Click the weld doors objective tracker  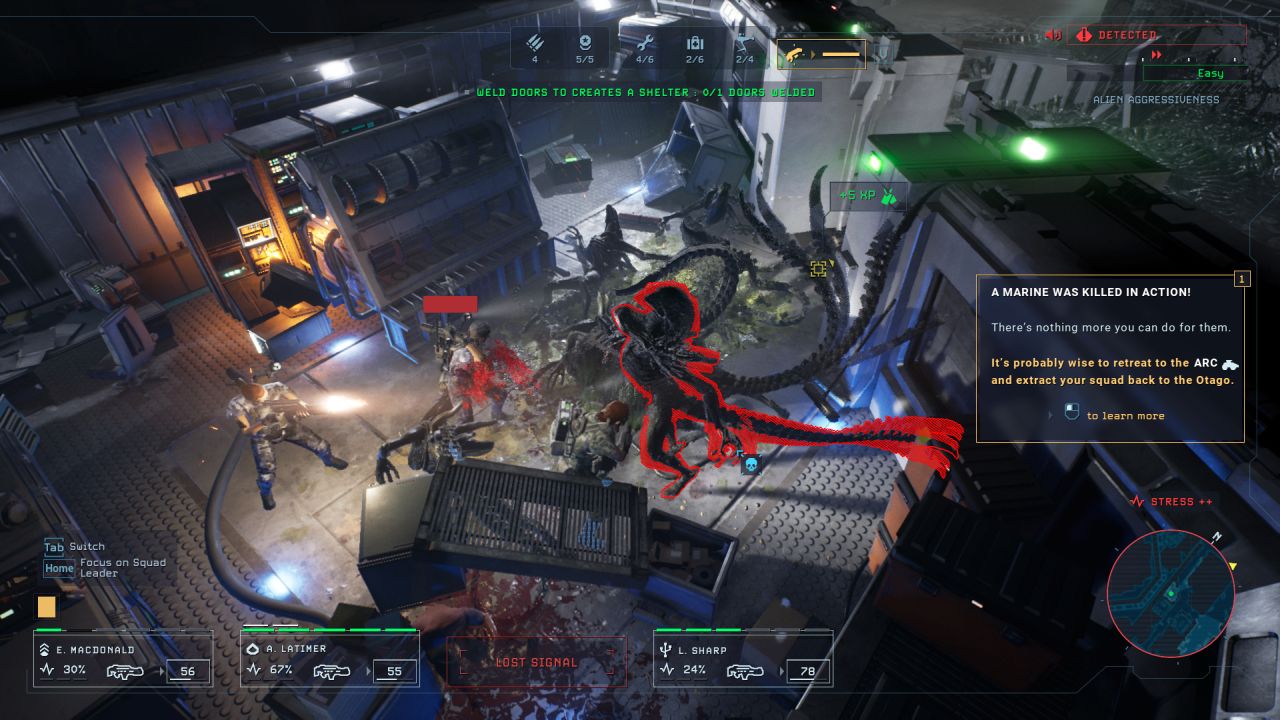[x=645, y=92]
